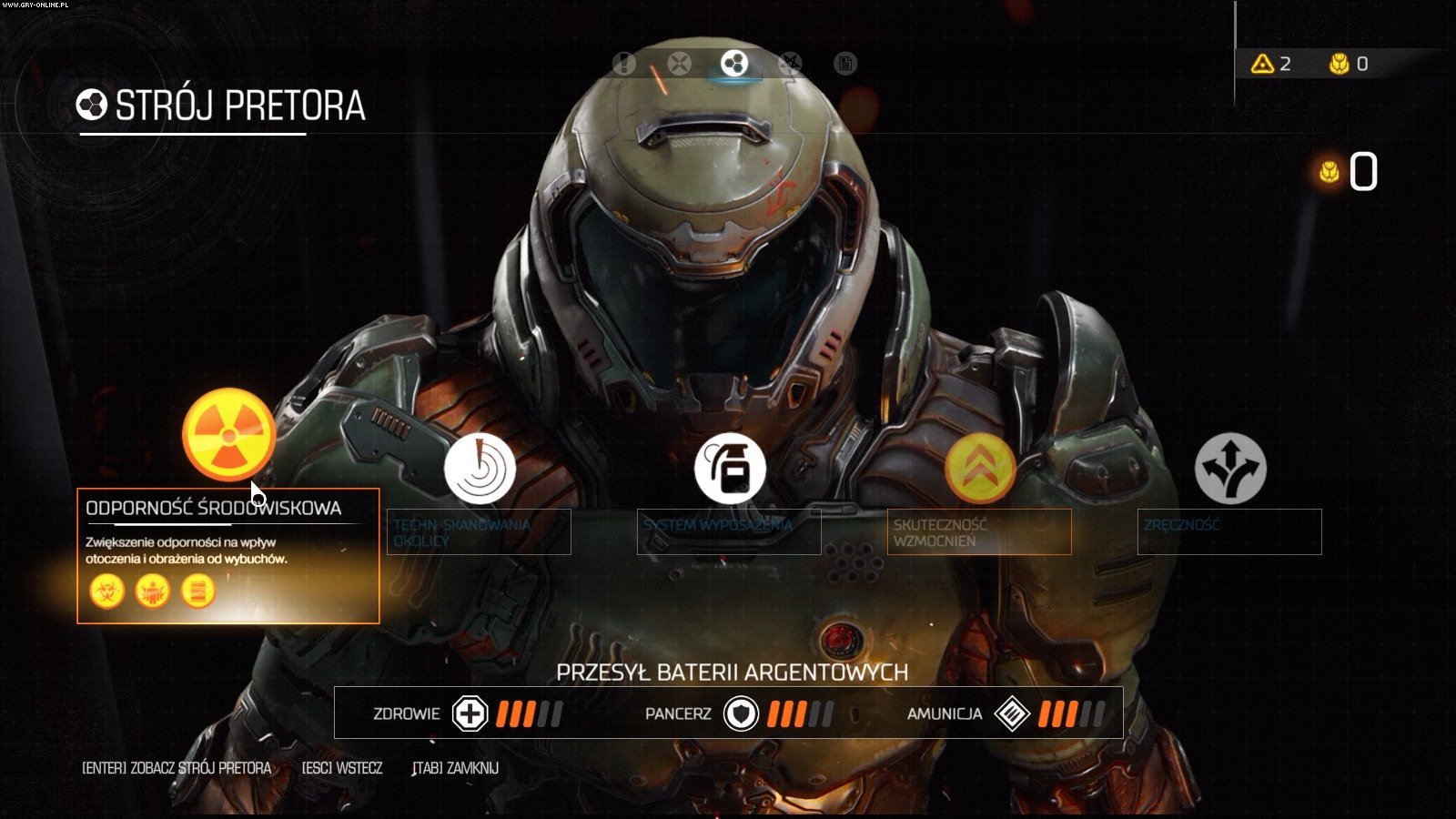Select the barrel explosion-resistance upgrade
This screenshot has width=1456, height=819.
(x=197, y=591)
